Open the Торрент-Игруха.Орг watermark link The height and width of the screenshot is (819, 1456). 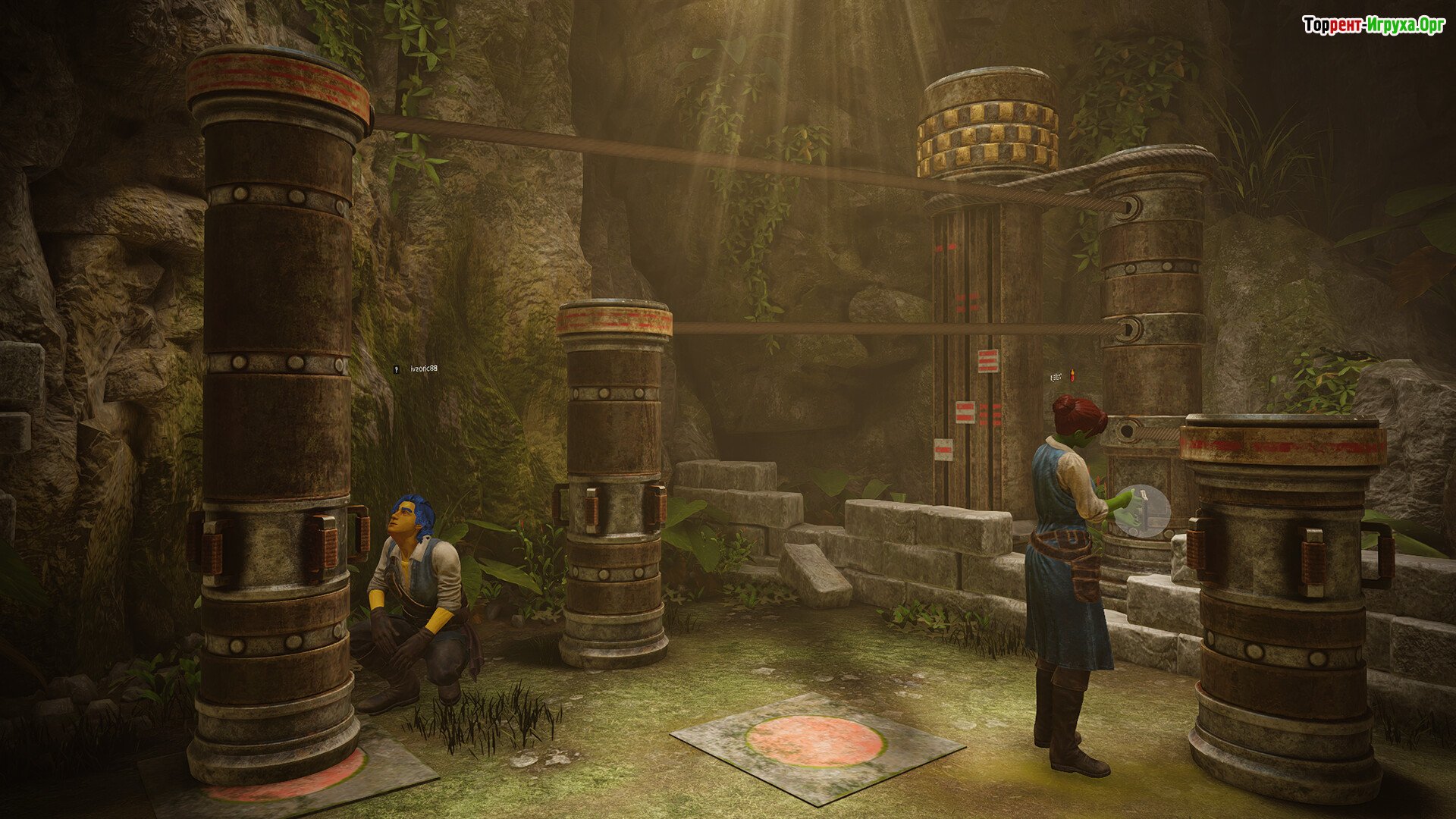pos(1373,25)
